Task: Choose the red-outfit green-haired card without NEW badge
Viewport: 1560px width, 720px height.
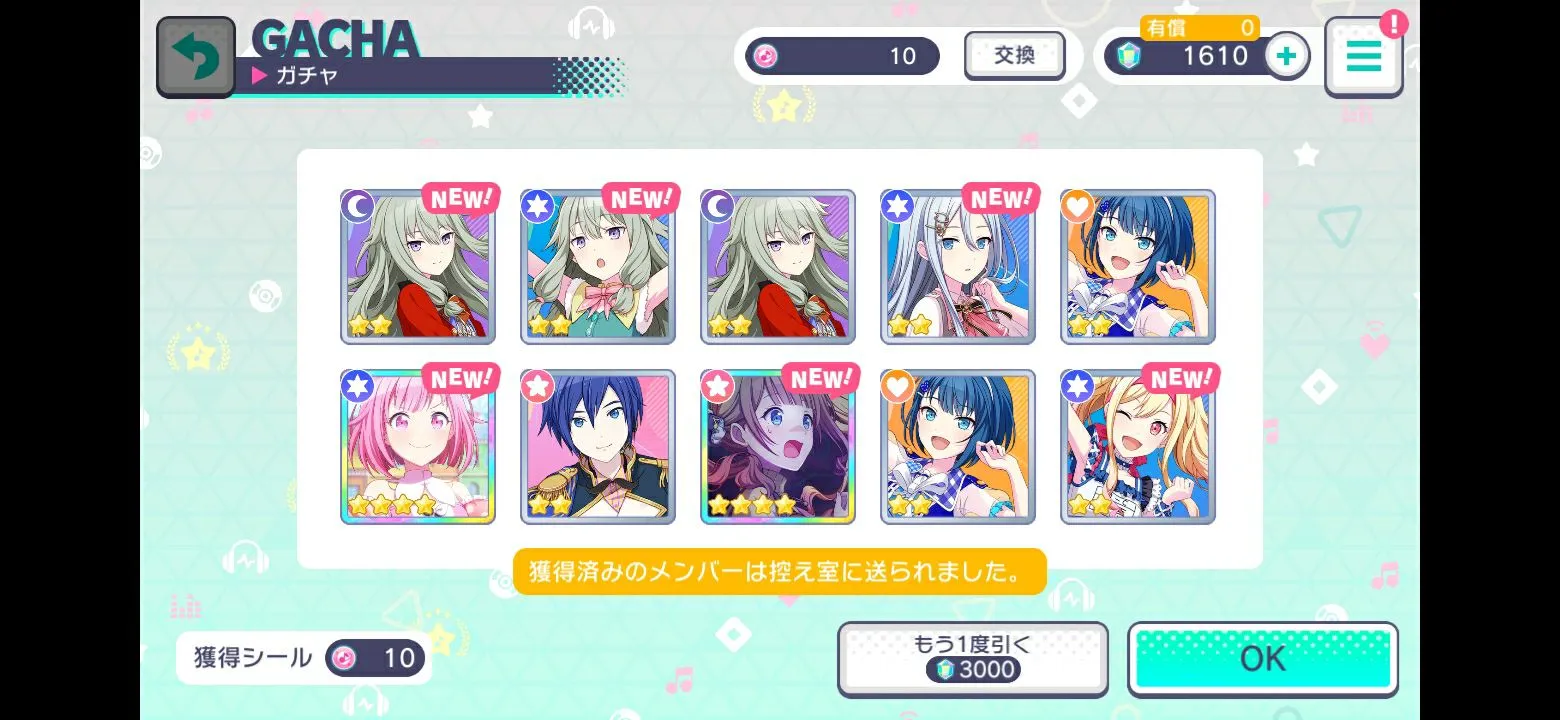Action: click(x=778, y=267)
